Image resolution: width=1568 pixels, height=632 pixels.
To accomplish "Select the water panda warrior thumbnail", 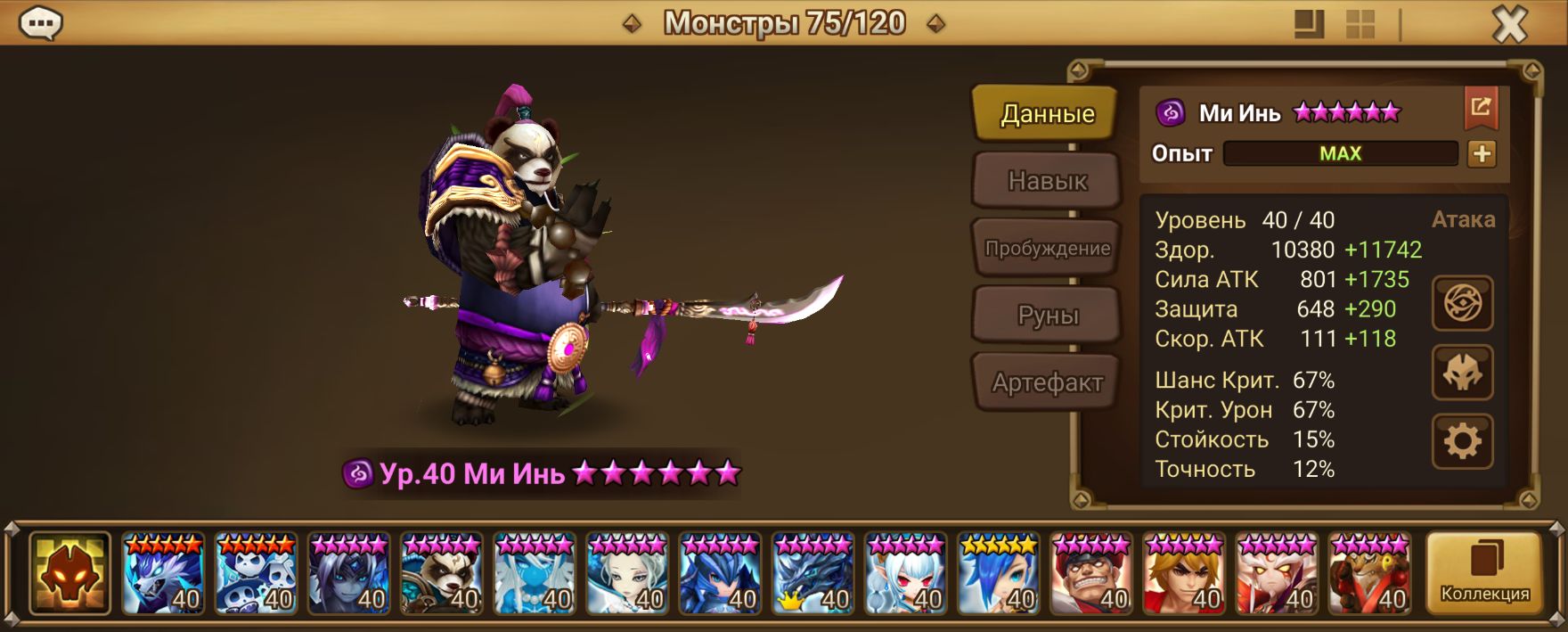I will click(442, 574).
